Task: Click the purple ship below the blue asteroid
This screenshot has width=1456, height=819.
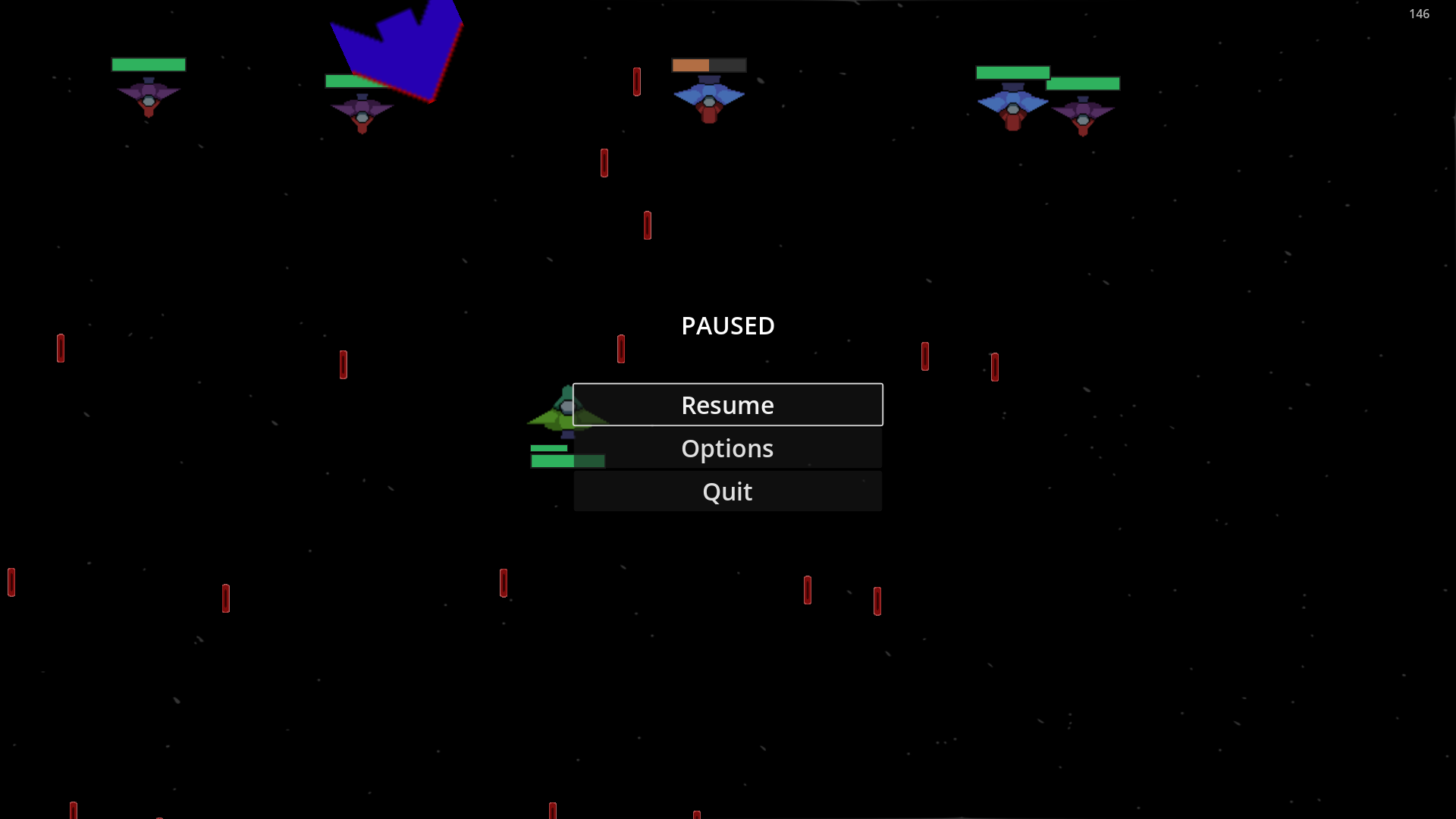Action: coord(362,114)
